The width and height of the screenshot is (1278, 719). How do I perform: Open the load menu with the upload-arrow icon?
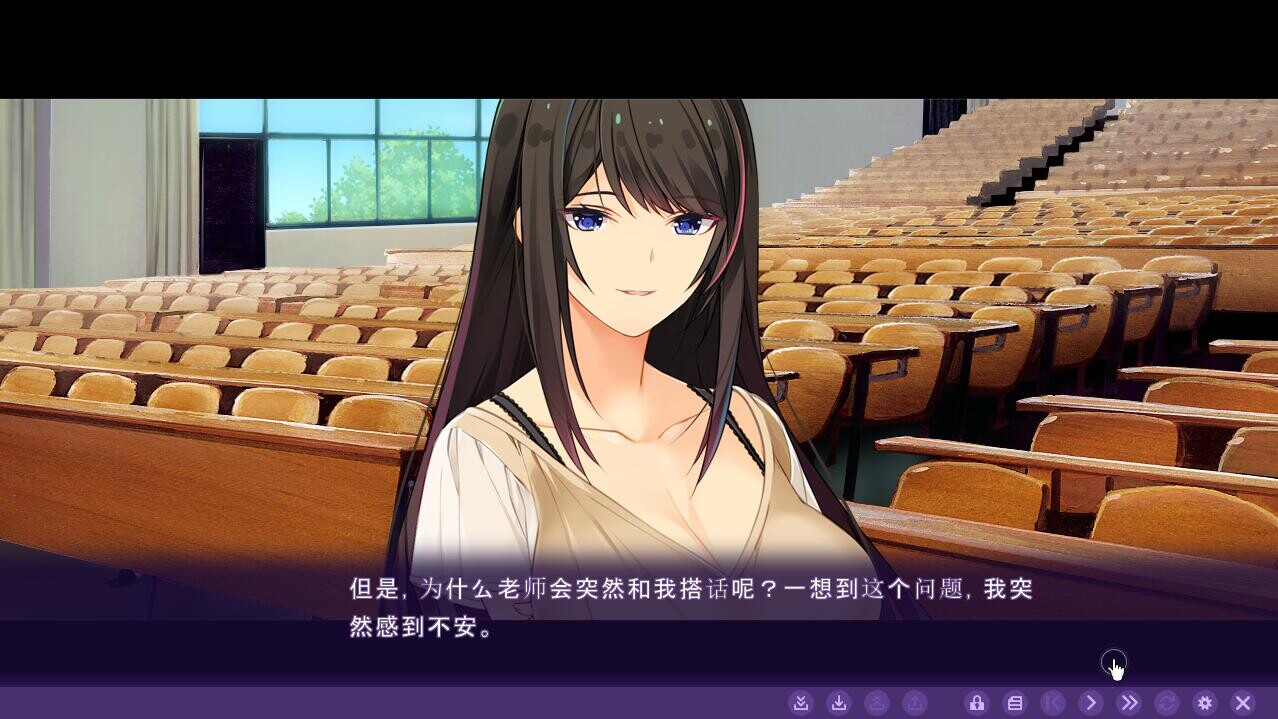[x=915, y=703]
